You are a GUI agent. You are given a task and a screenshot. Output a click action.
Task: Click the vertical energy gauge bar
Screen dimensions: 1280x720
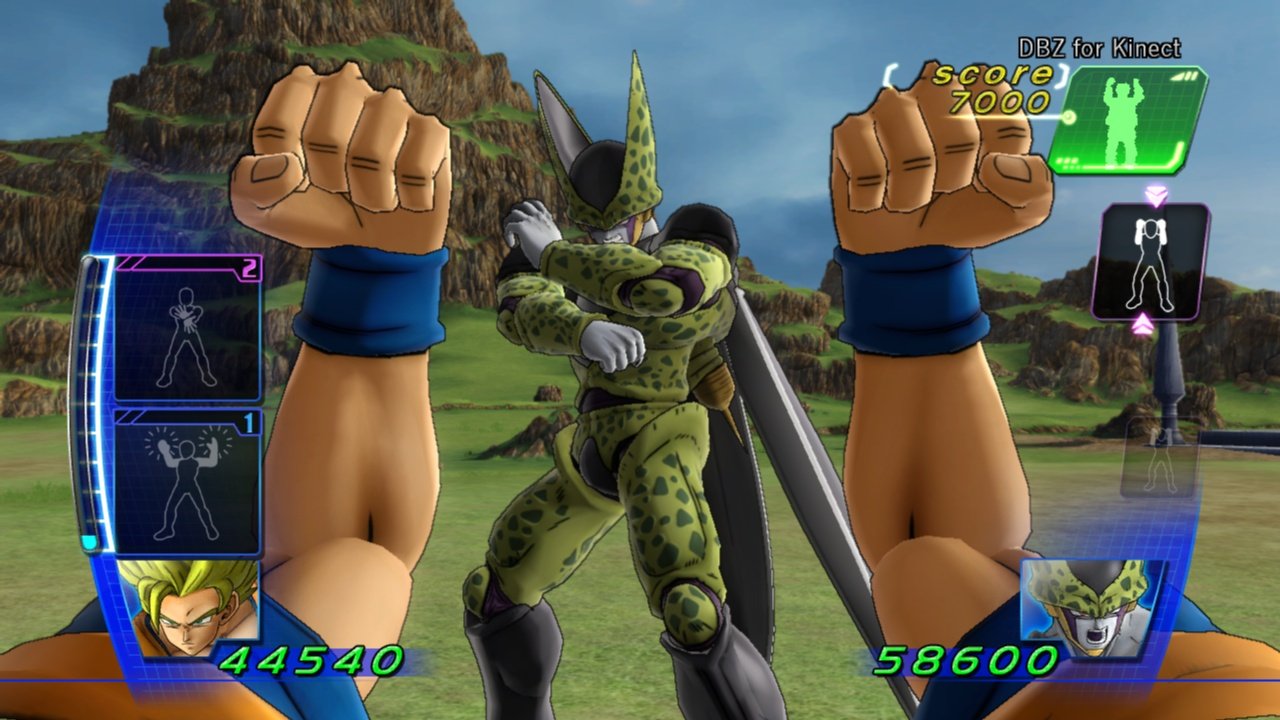point(90,400)
